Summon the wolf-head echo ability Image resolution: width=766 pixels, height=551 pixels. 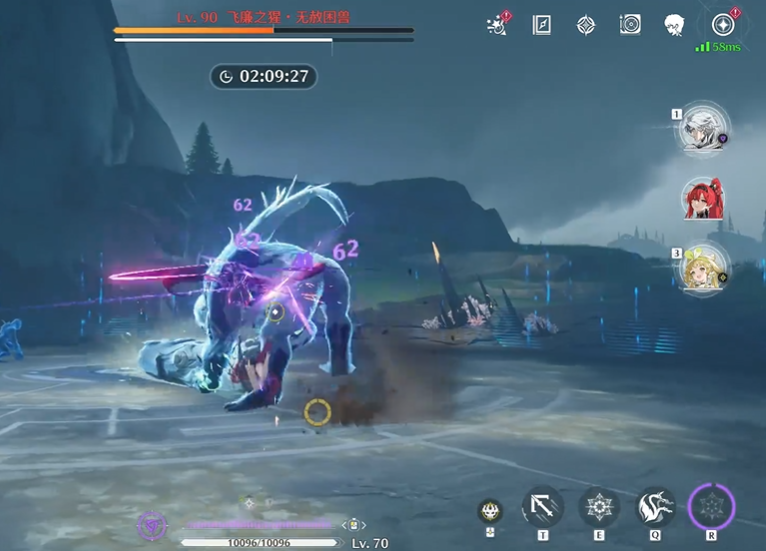point(656,507)
